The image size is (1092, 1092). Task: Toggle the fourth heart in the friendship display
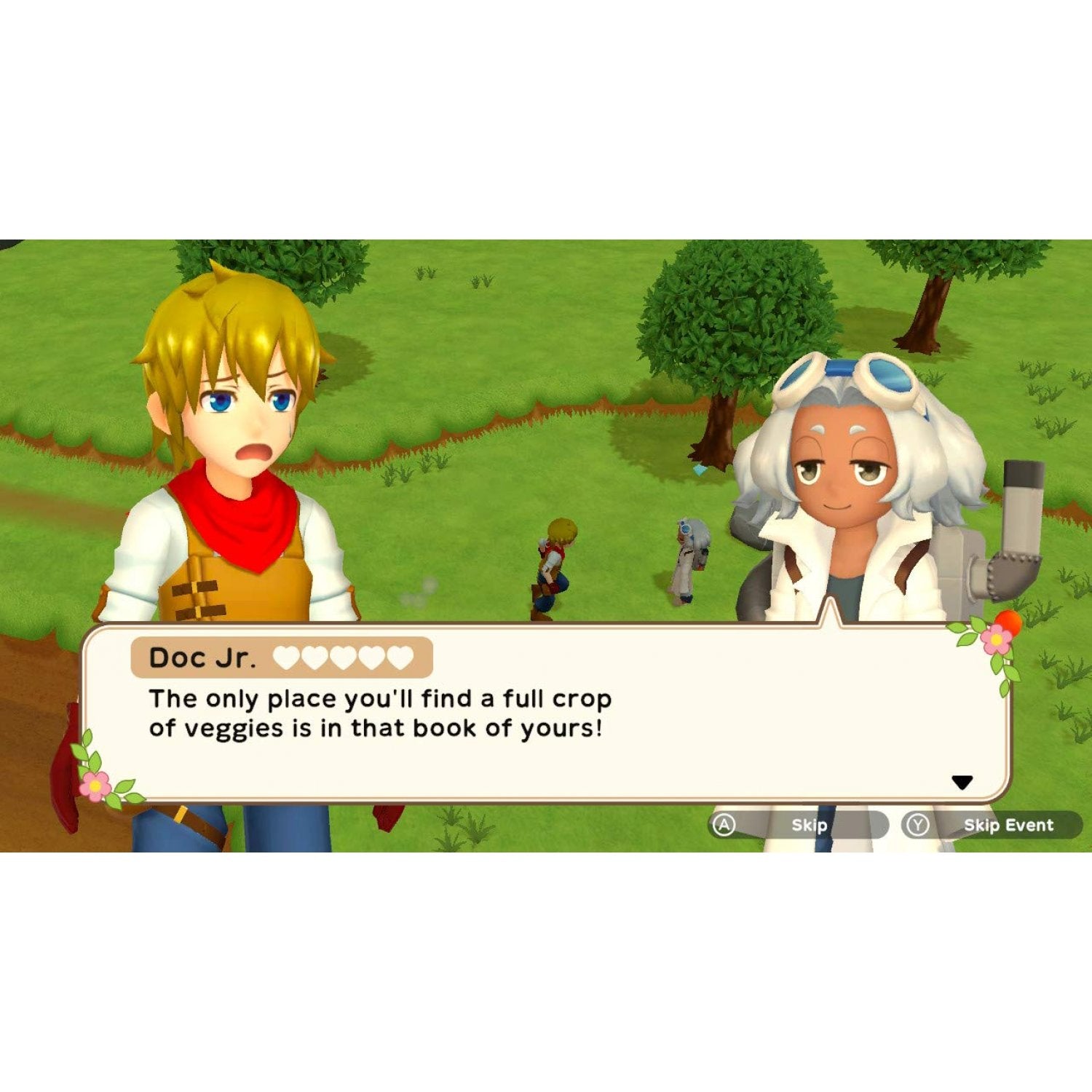point(373,657)
